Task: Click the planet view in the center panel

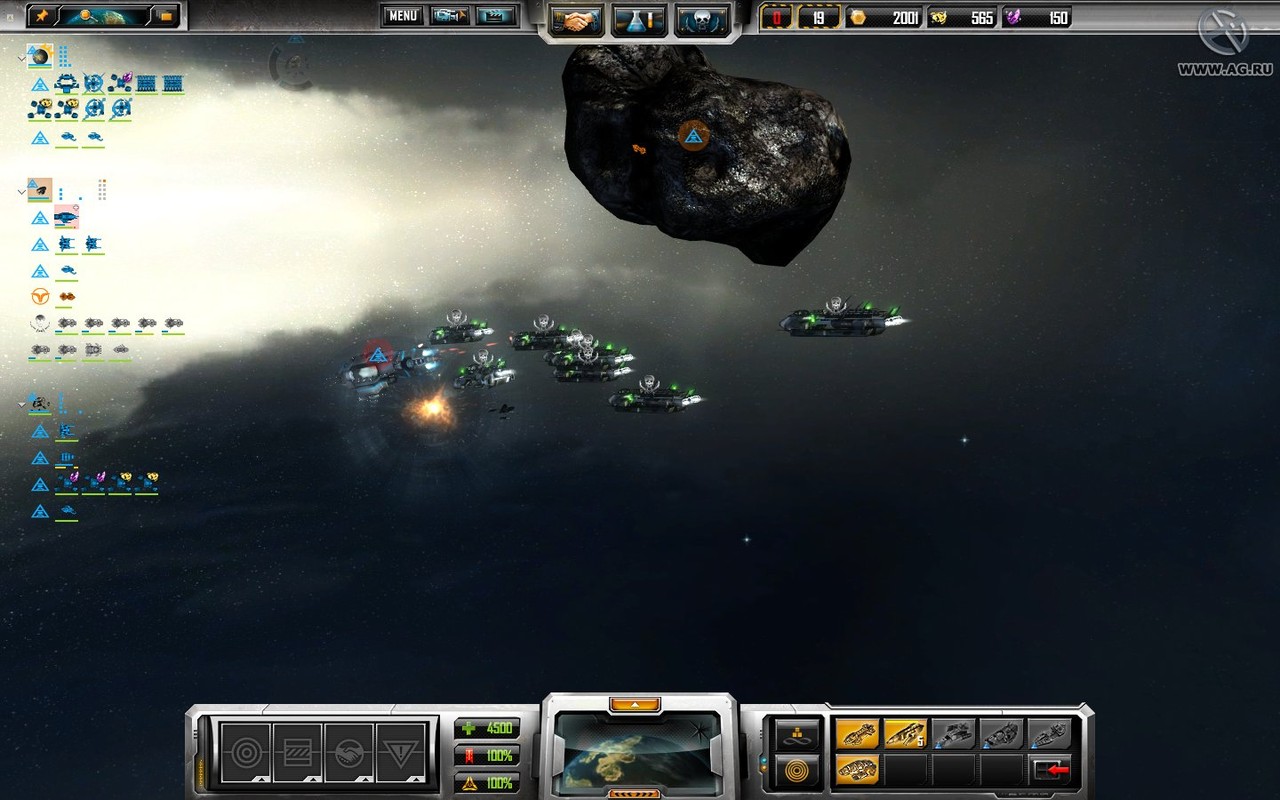Action: coord(638,750)
